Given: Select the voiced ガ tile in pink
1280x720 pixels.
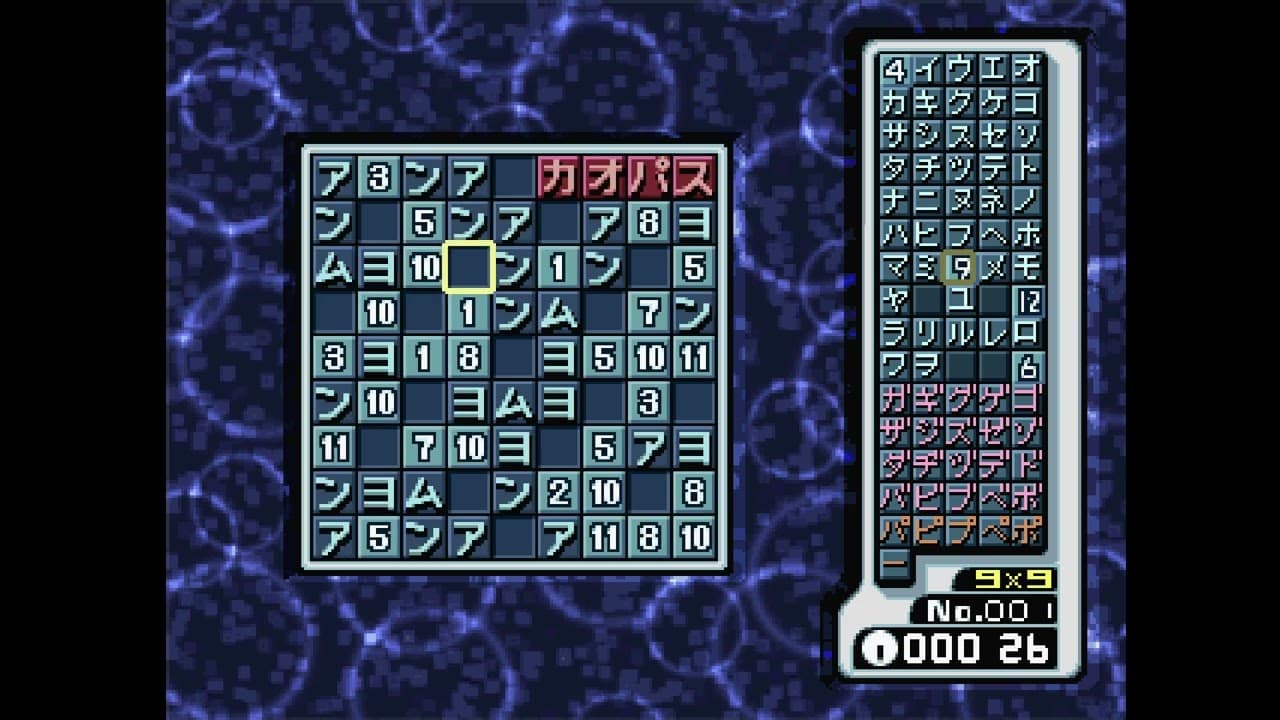Looking at the screenshot, I should (897, 400).
